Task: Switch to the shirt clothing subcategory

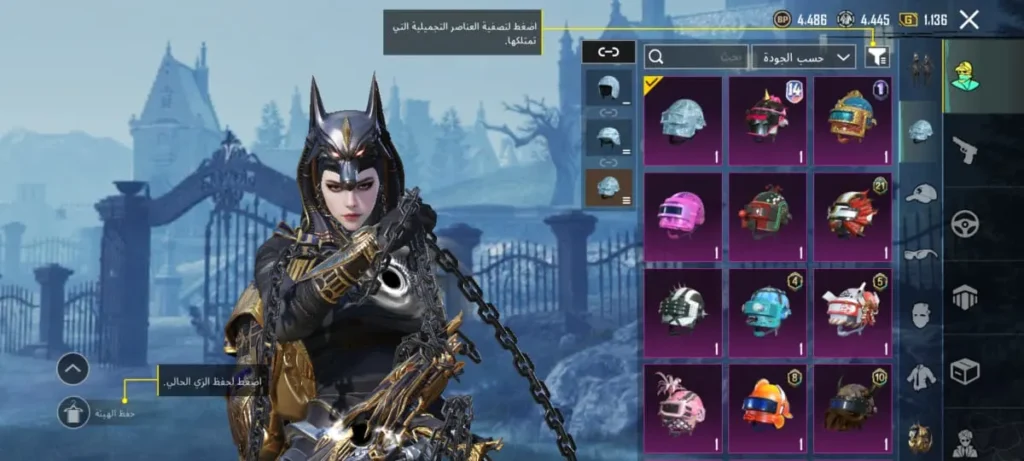Action: (920, 377)
